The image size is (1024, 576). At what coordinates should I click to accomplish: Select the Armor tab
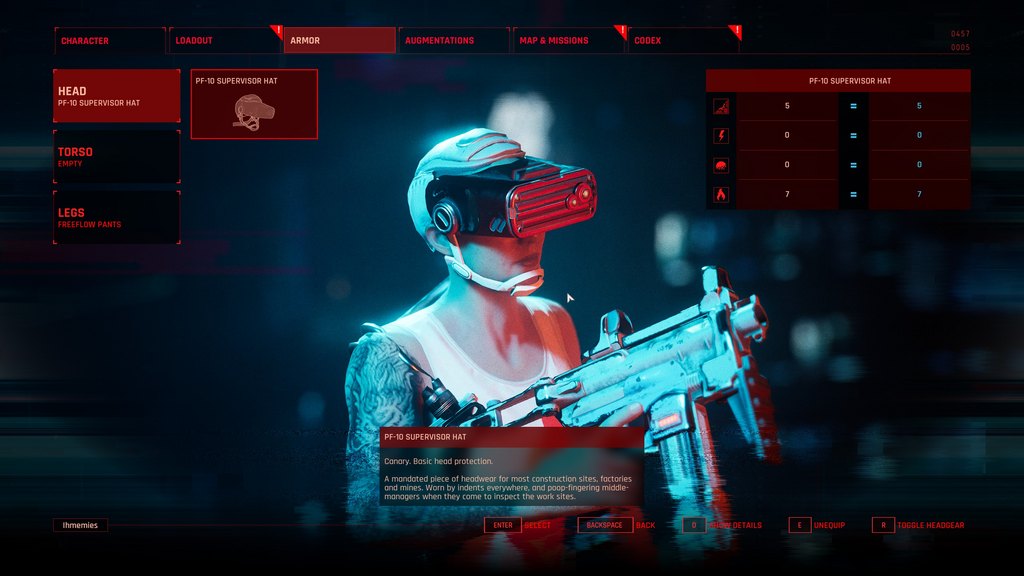tap(340, 41)
